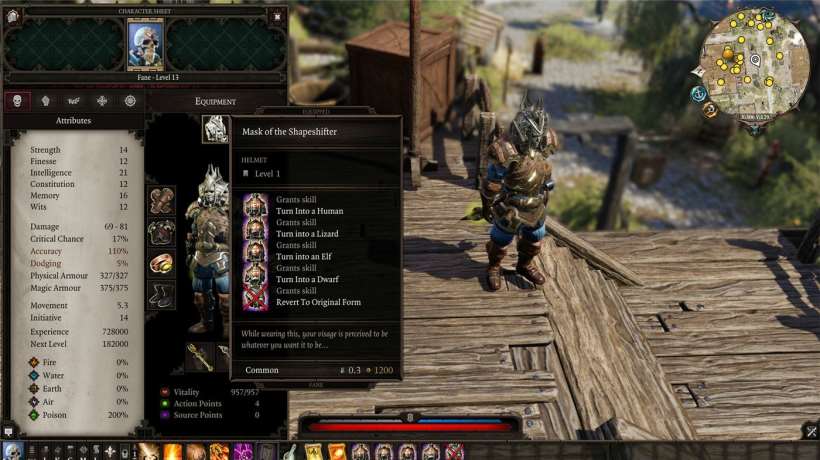Use the Revert To Original Form hotbar skill
820x460 pixels.
pyautogui.click(x=454, y=451)
